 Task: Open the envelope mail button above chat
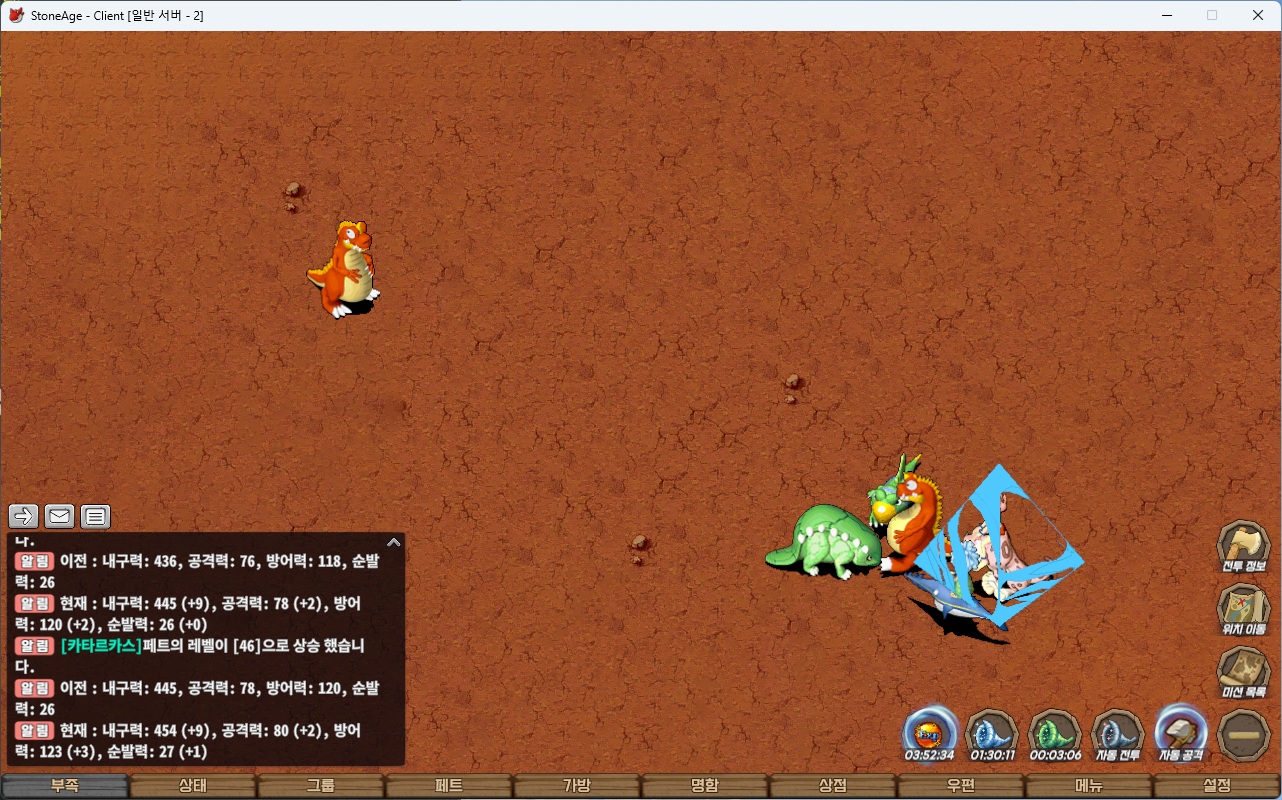60,516
